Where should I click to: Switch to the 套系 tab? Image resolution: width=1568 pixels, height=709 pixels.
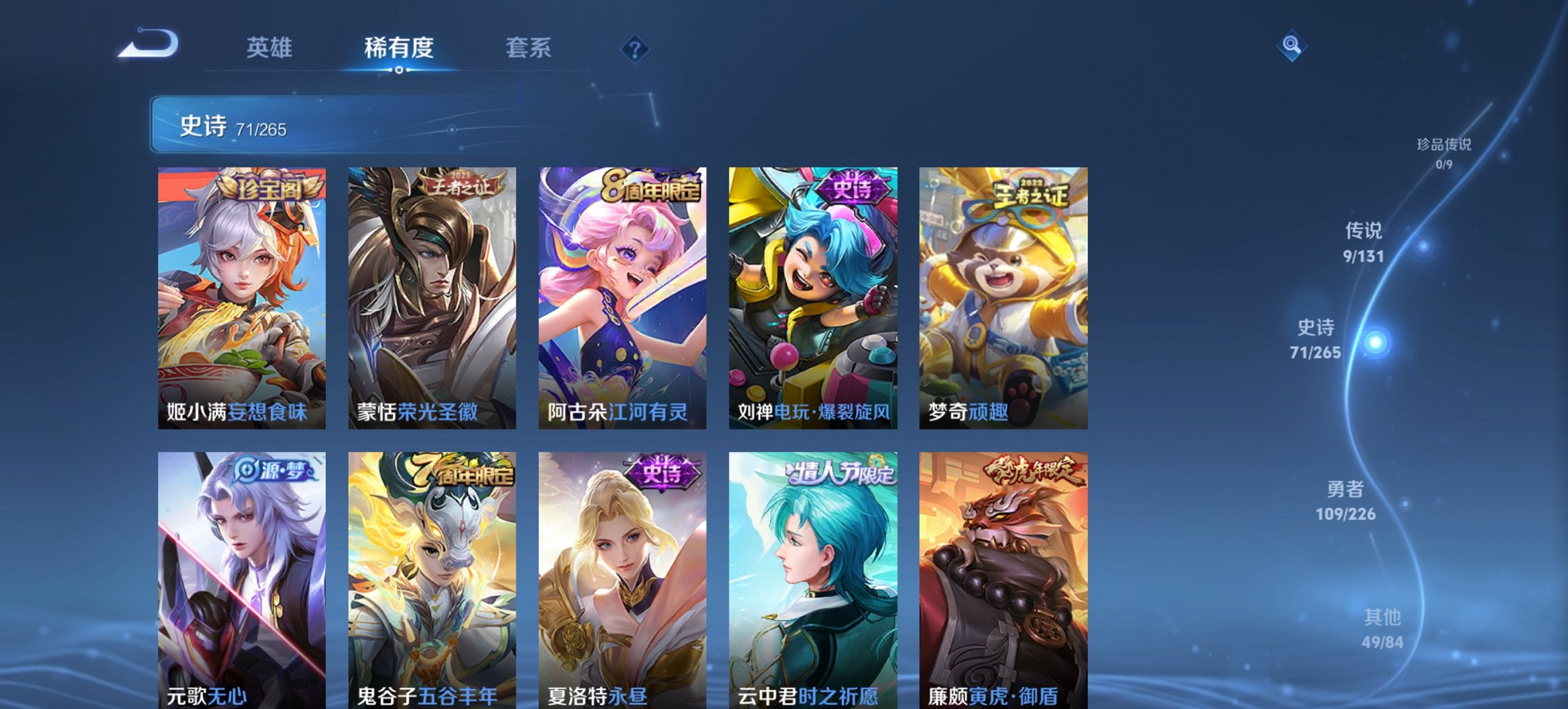pyautogui.click(x=527, y=48)
